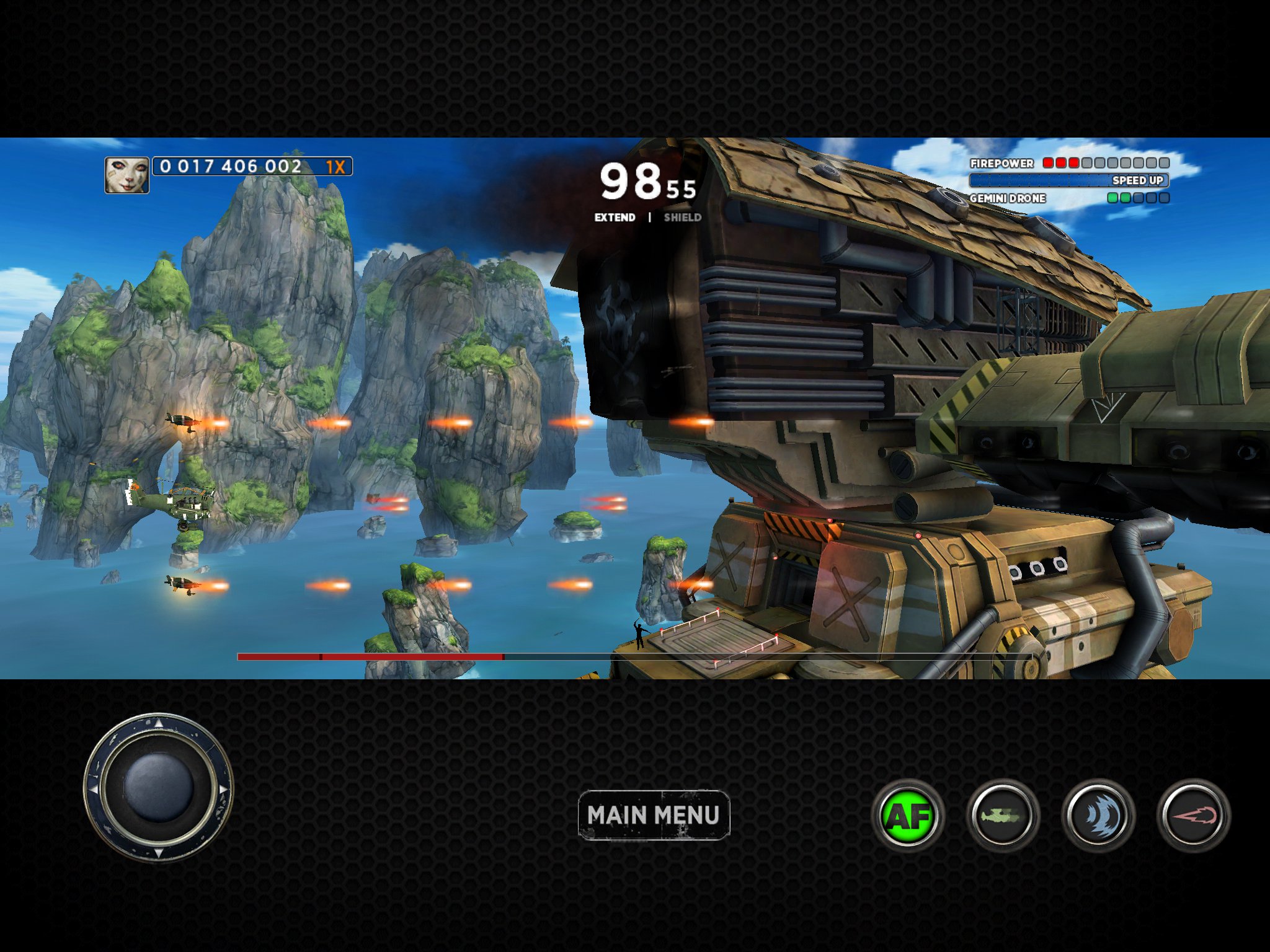
Task: Open the Main Menu button
Action: point(654,815)
